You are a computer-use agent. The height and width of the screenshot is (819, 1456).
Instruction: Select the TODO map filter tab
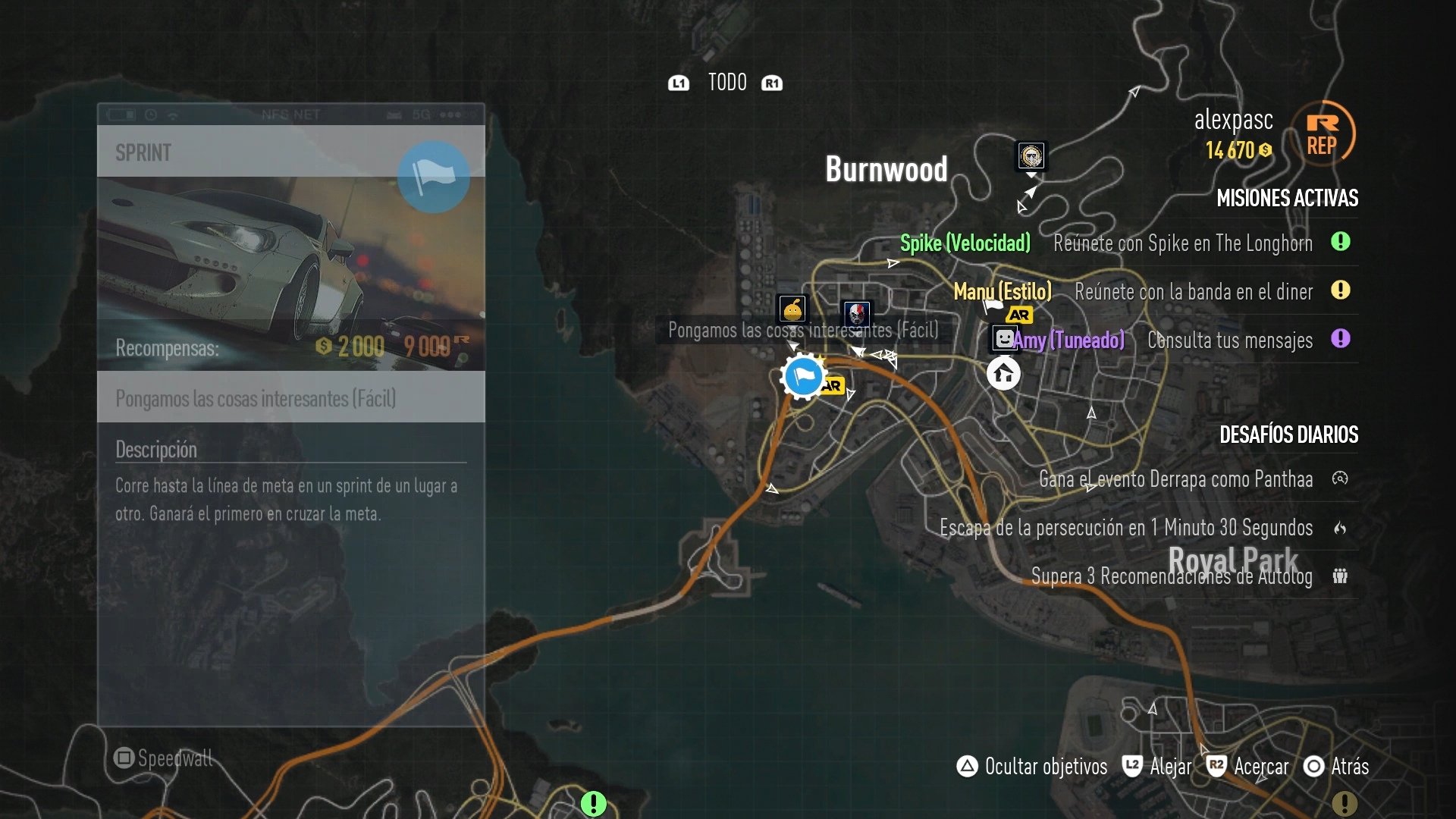point(726,82)
